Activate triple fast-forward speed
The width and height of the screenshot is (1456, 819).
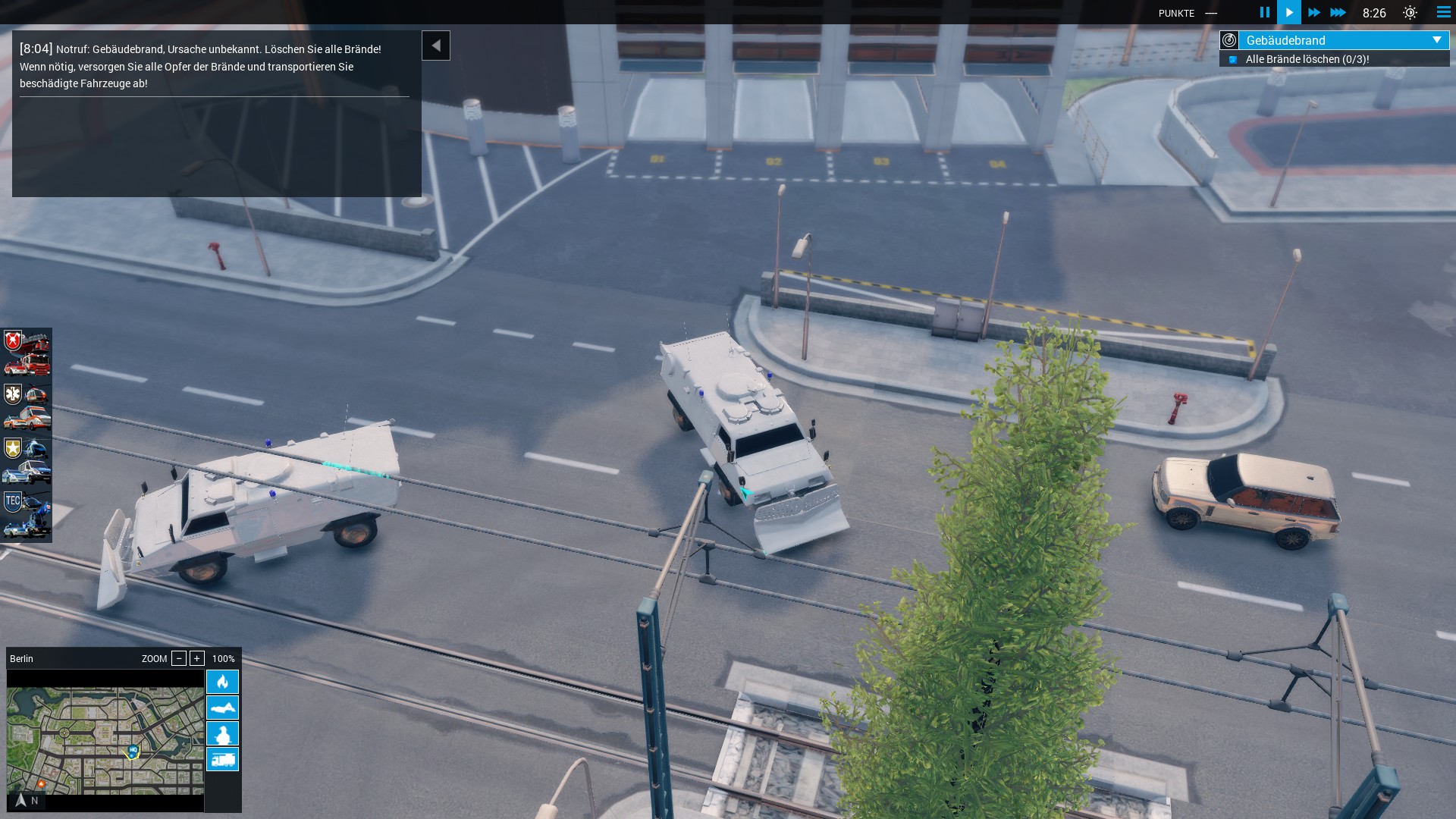click(1338, 12)
